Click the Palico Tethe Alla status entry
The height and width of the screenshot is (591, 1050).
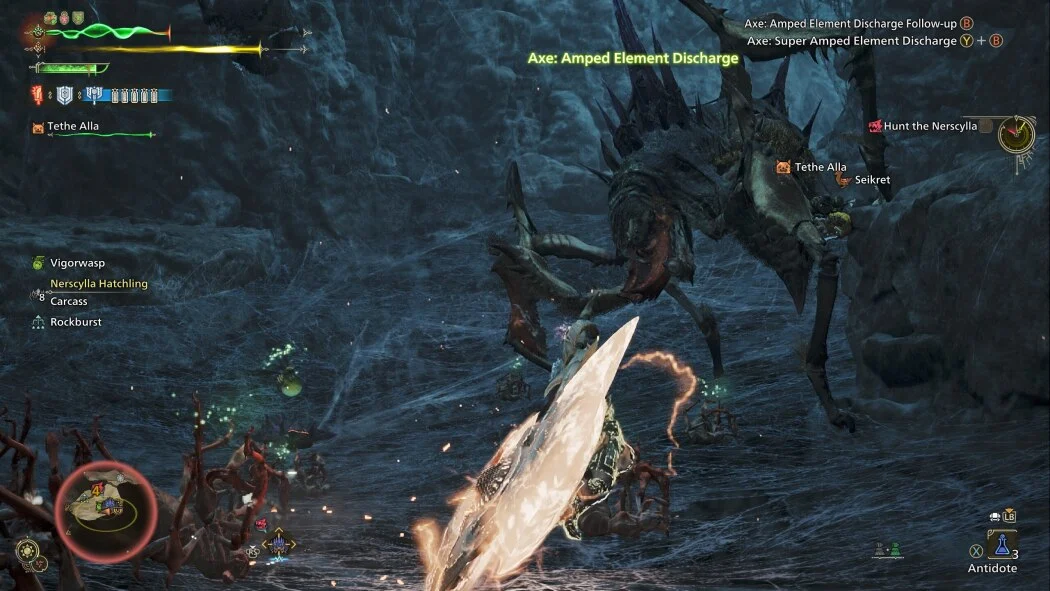(x=73, y=127)
